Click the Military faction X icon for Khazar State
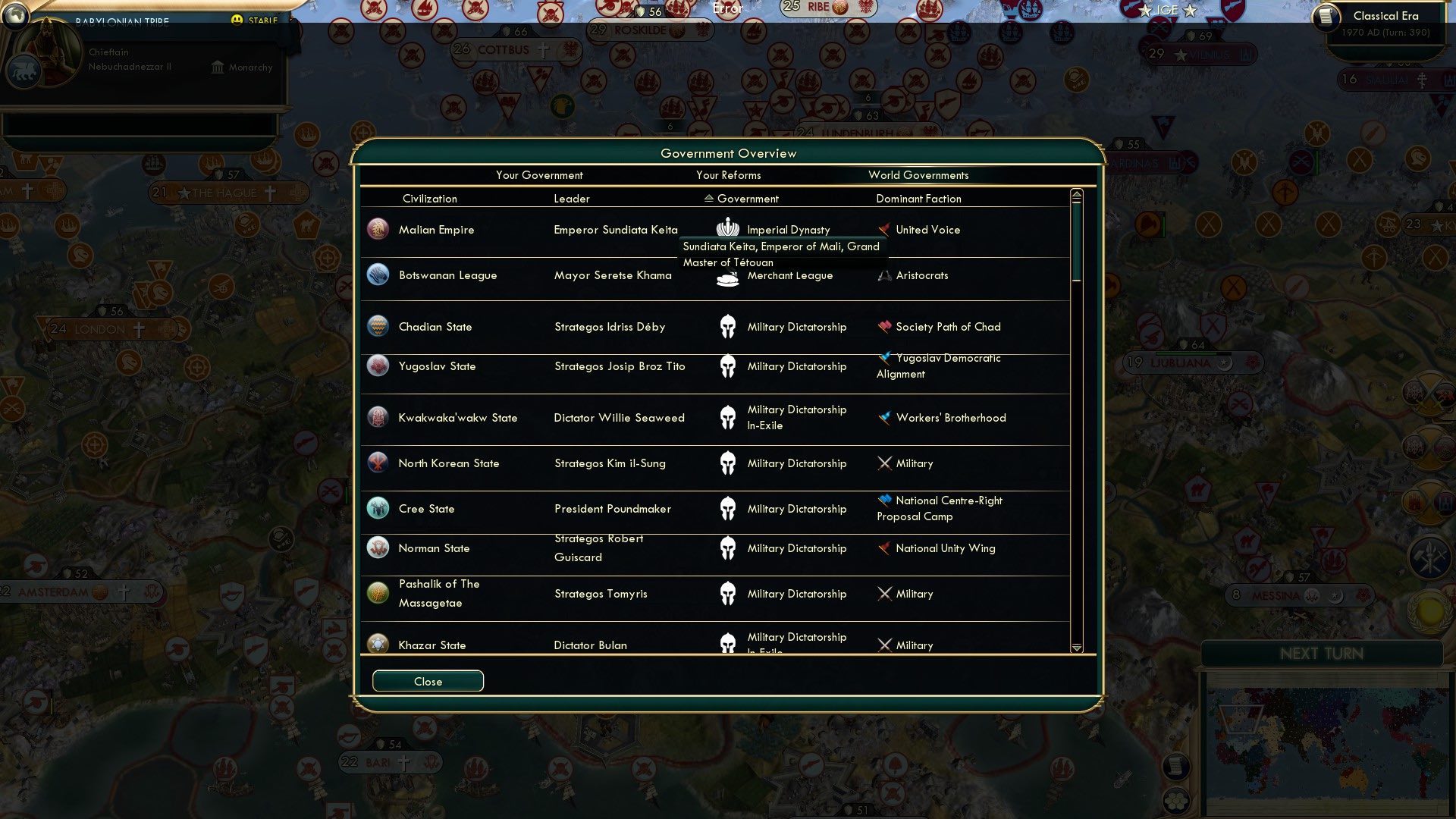 tap(884, 645)
